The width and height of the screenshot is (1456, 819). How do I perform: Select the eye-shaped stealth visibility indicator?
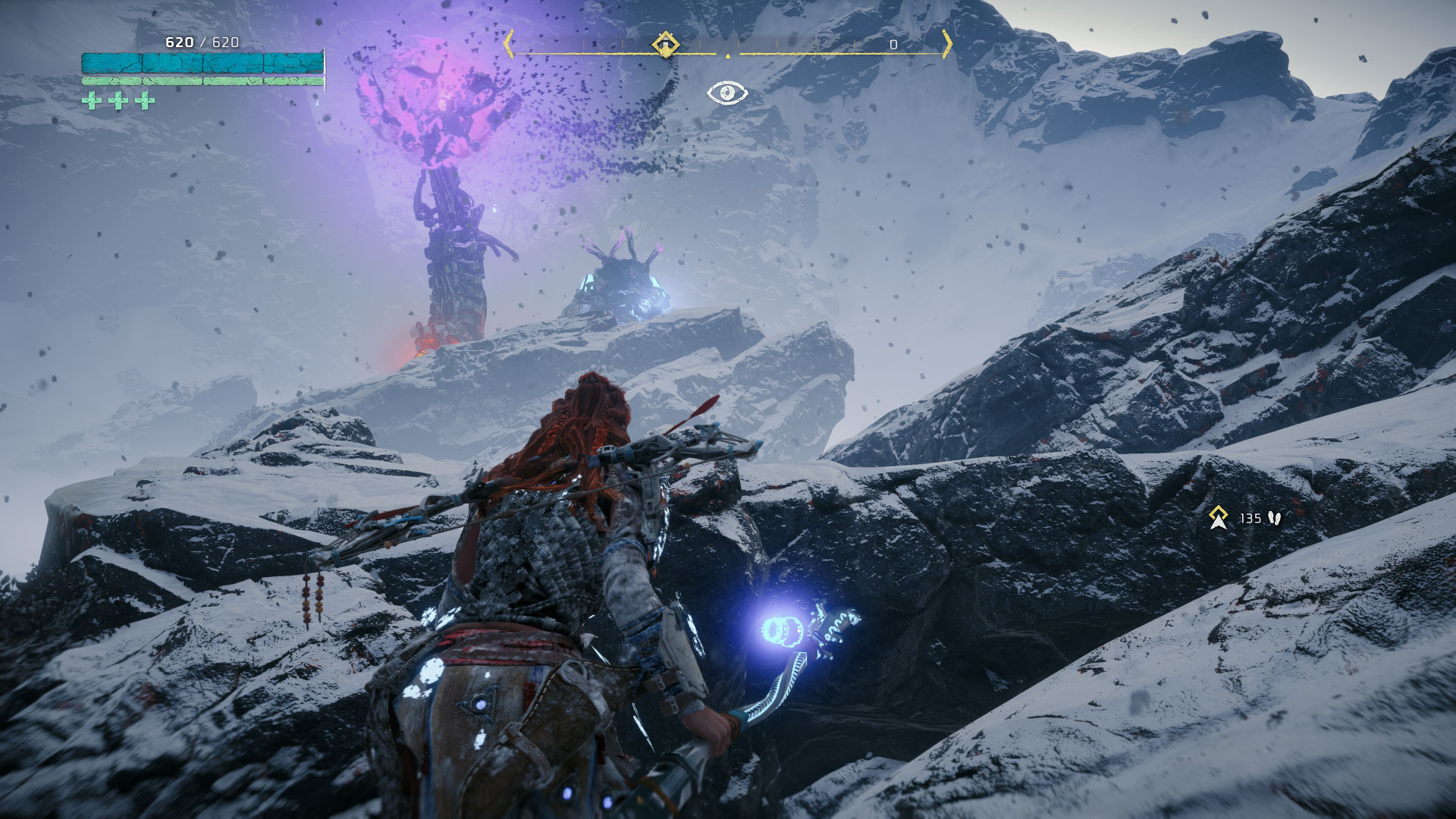tap(727, 93)
